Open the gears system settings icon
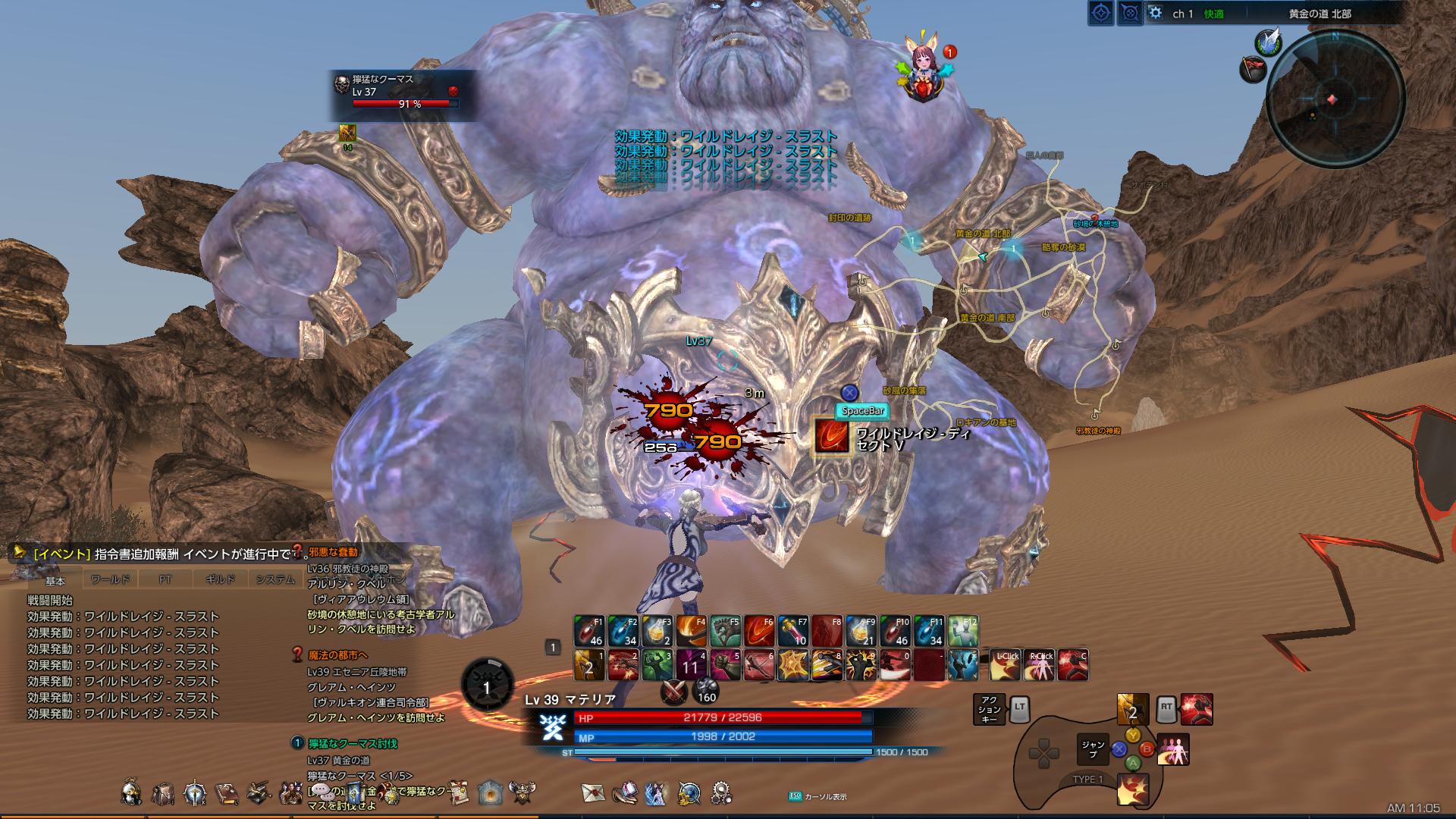The height and width of the screenshot is (819, 1456). 721,793
